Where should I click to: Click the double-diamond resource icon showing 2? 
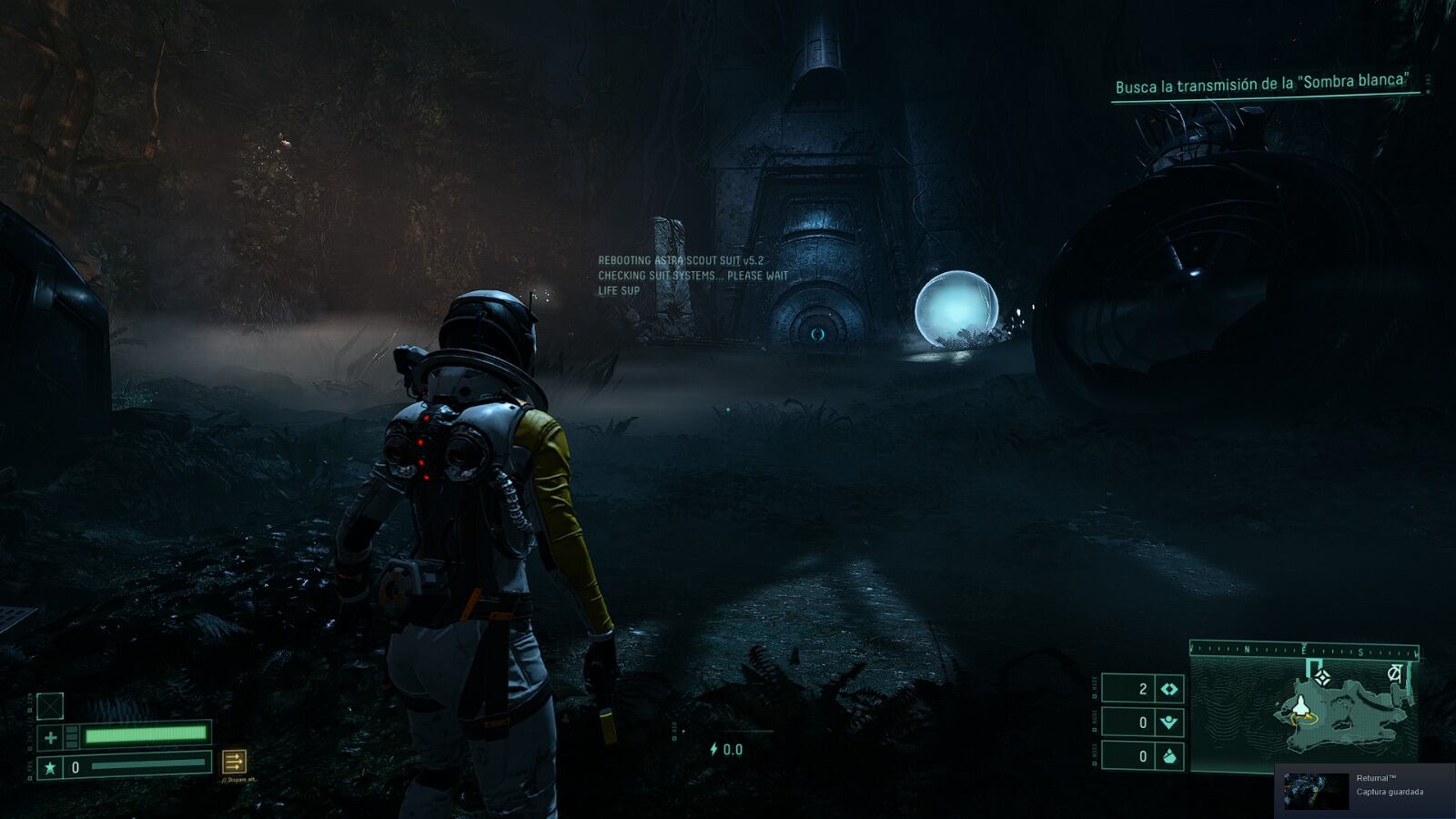[x=1169, y=689]
